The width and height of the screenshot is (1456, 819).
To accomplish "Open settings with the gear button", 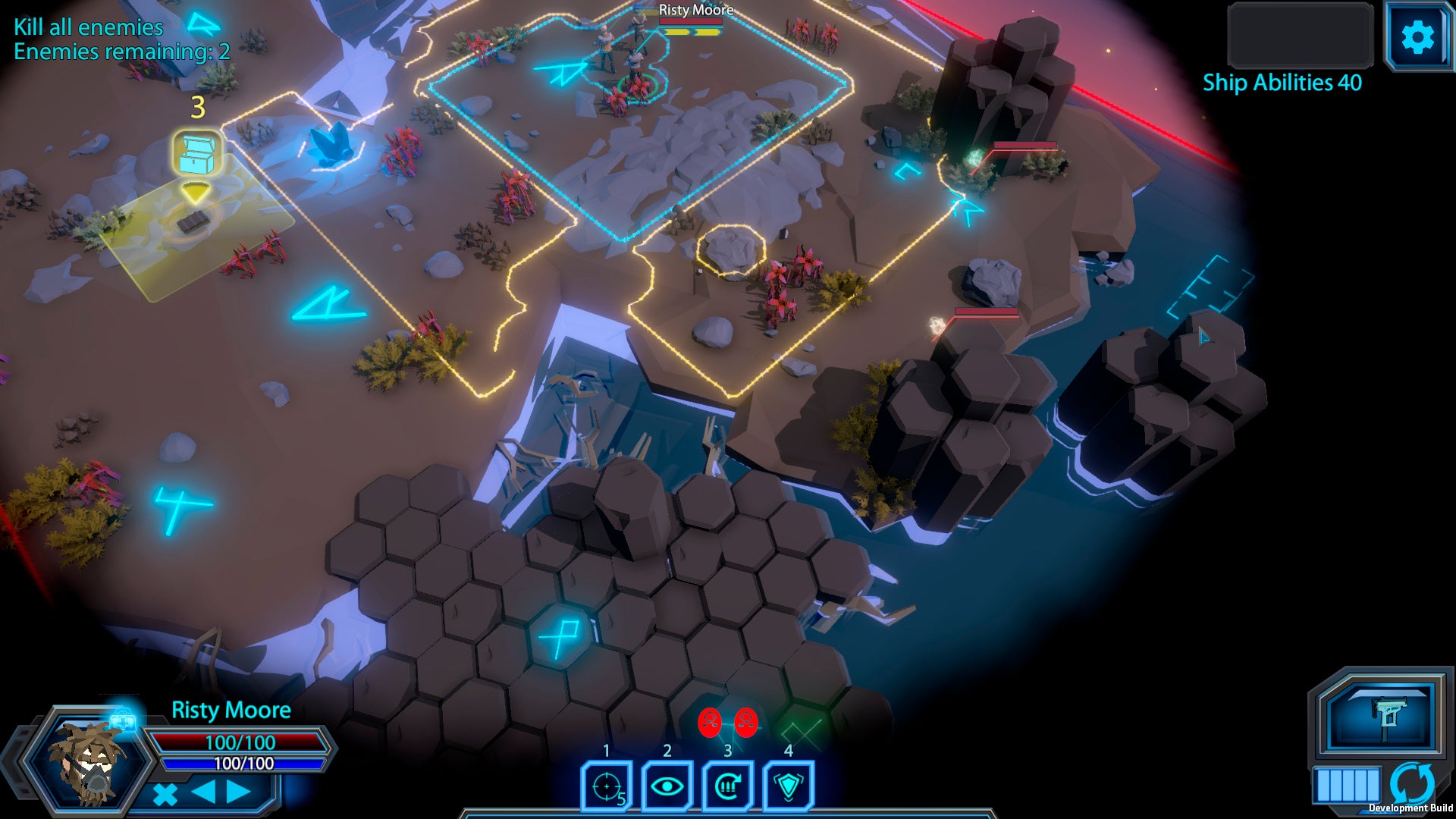I will (x=1417, y=37).
